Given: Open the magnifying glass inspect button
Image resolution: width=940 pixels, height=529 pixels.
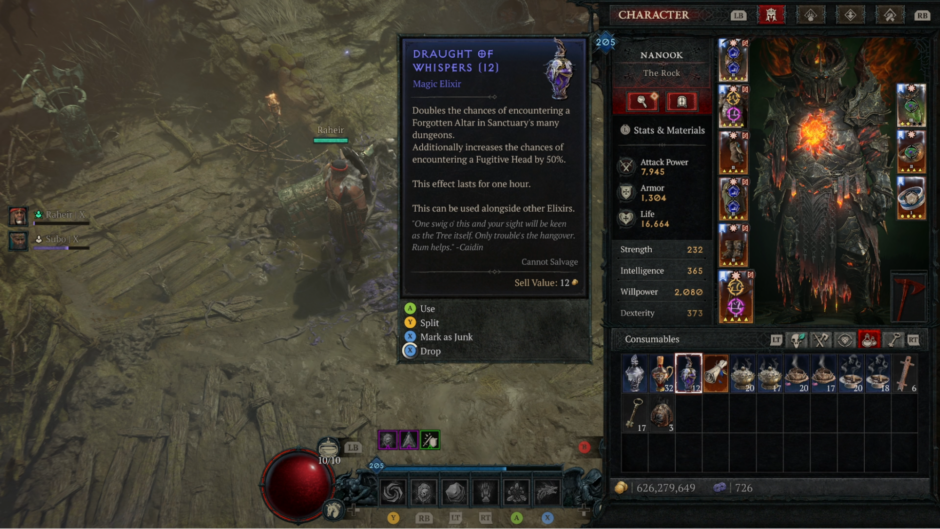Looking at the screenshot, I should click(642, 101).
